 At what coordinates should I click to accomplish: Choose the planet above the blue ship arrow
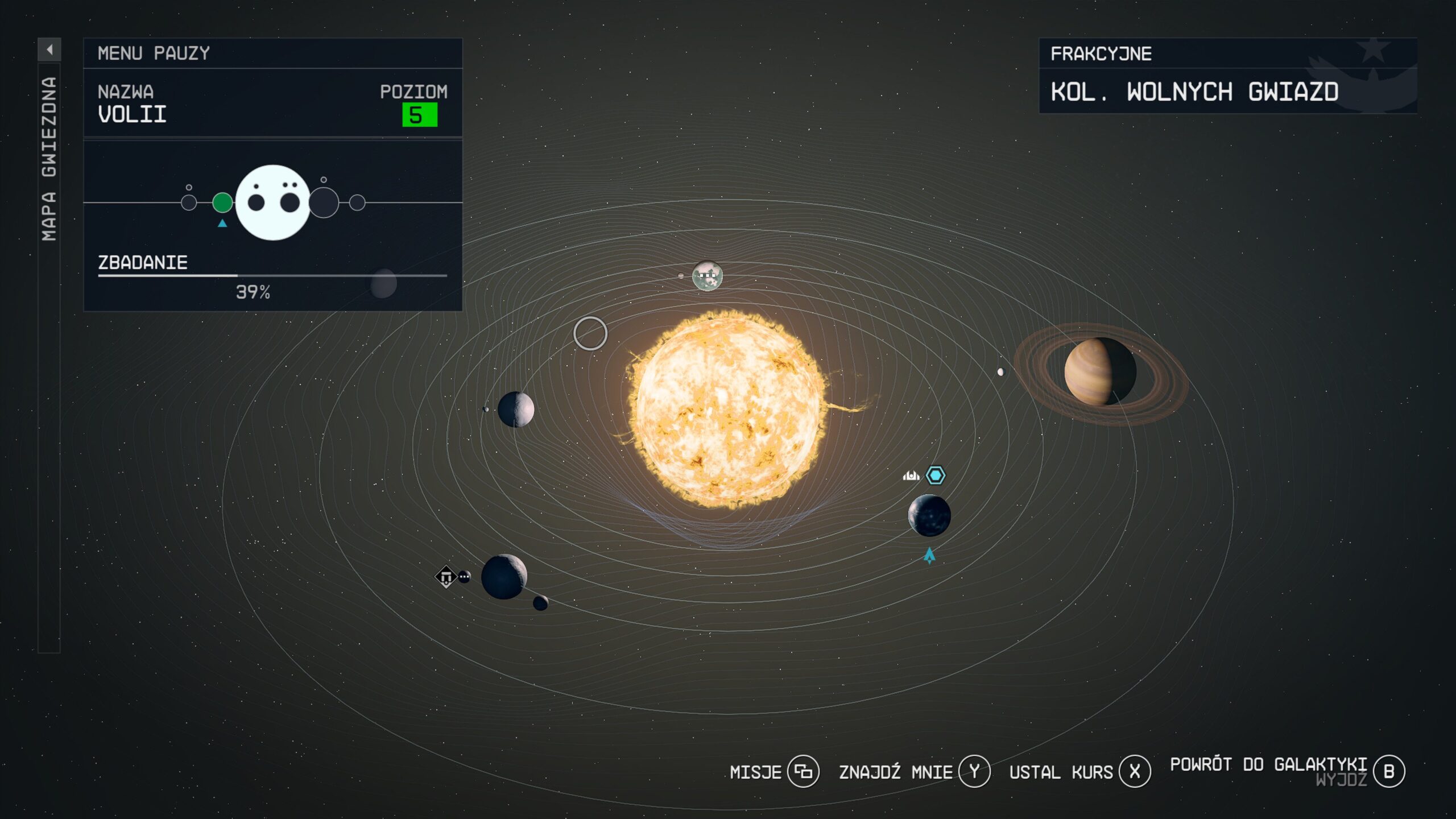pyautogui.click(x=929, y=516)
